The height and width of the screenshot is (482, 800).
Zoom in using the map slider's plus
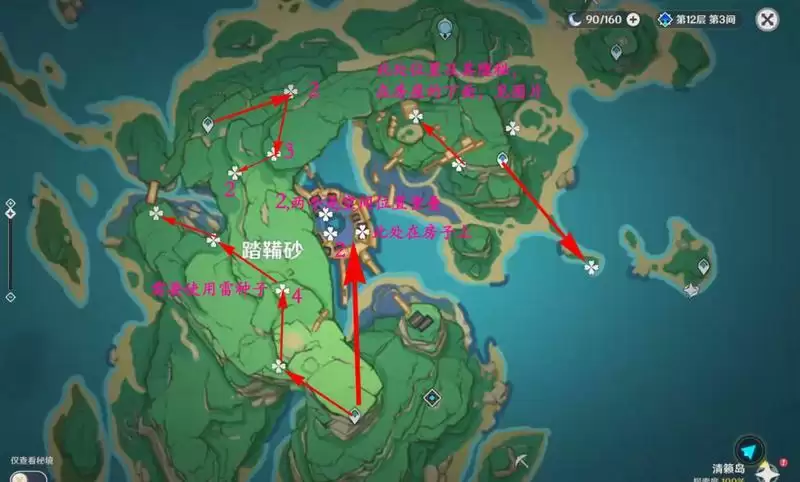(10, 203)
